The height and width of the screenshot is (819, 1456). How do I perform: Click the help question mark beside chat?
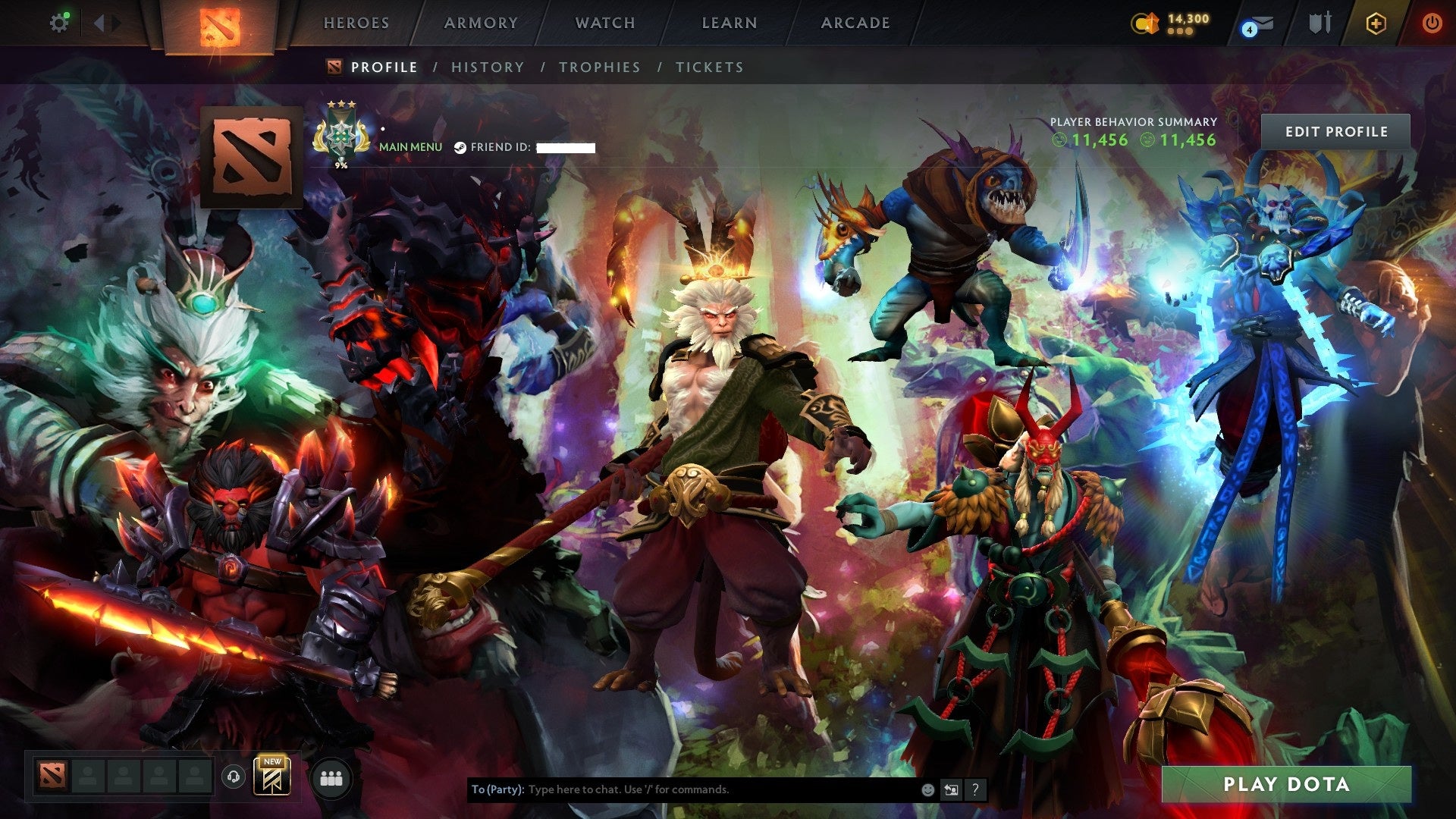click(974, 789)
